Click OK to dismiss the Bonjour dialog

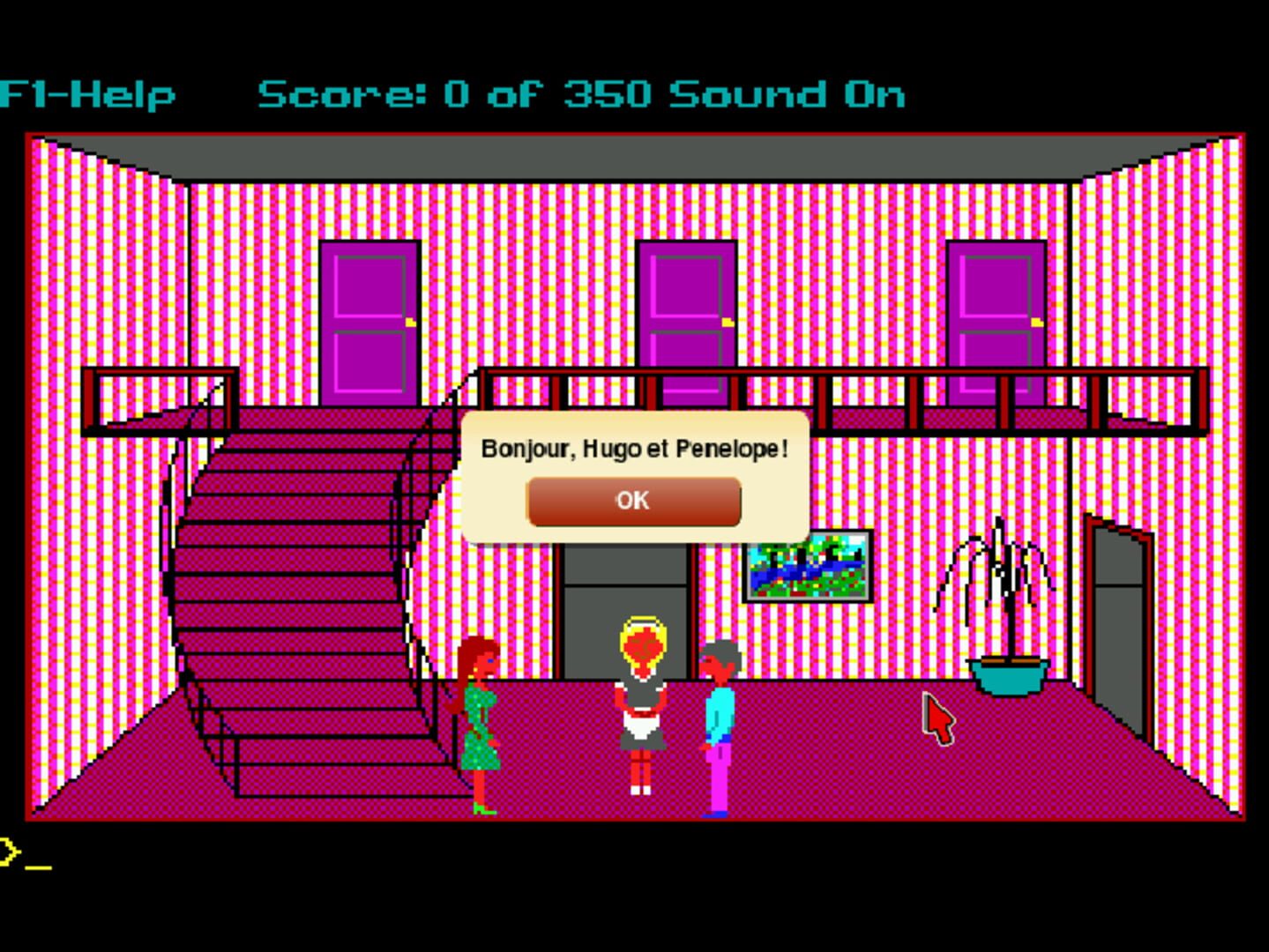(633, 501)
